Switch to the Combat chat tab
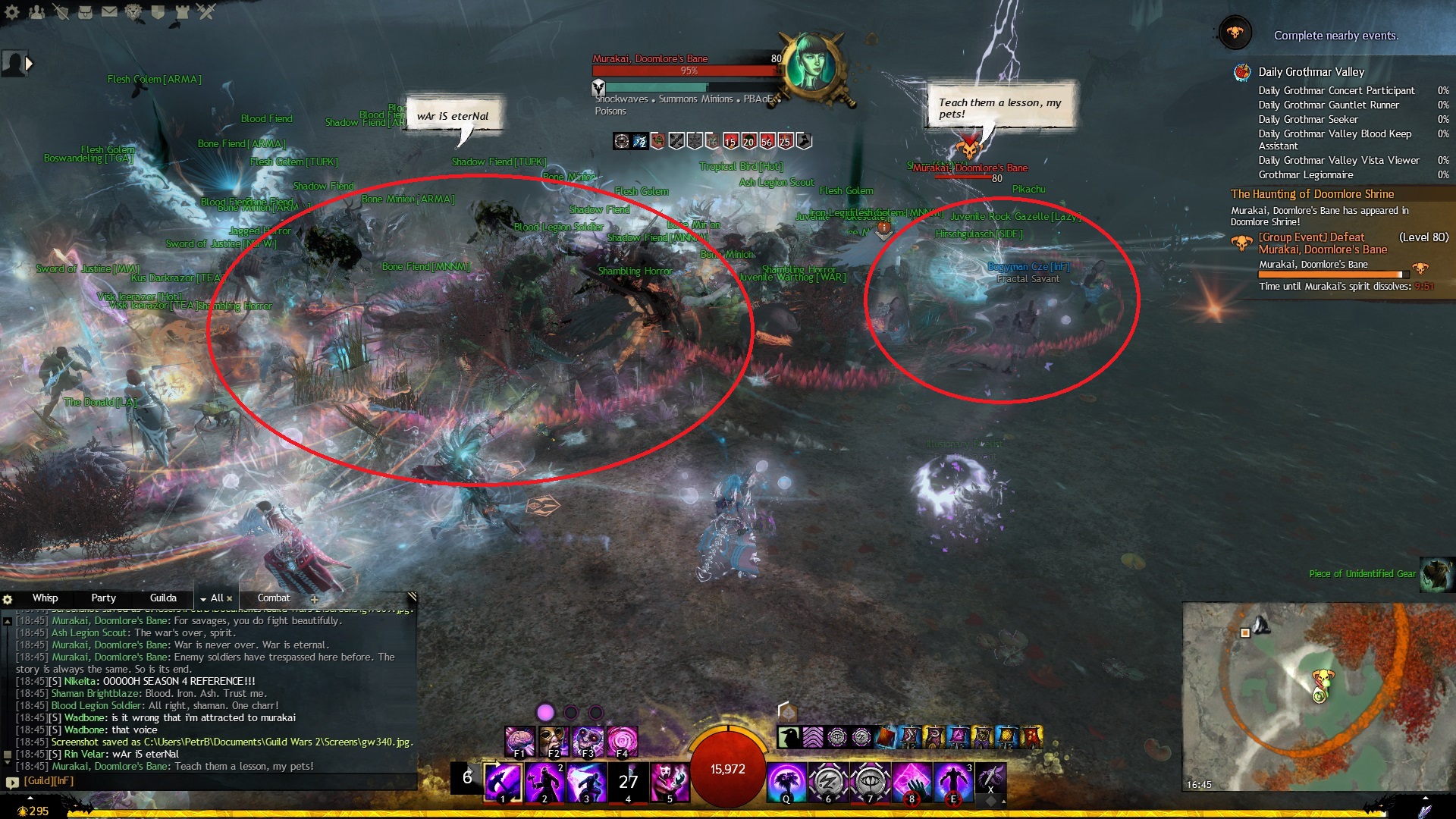This screenshot has width=1456, height=819. [x=273, y=598]
